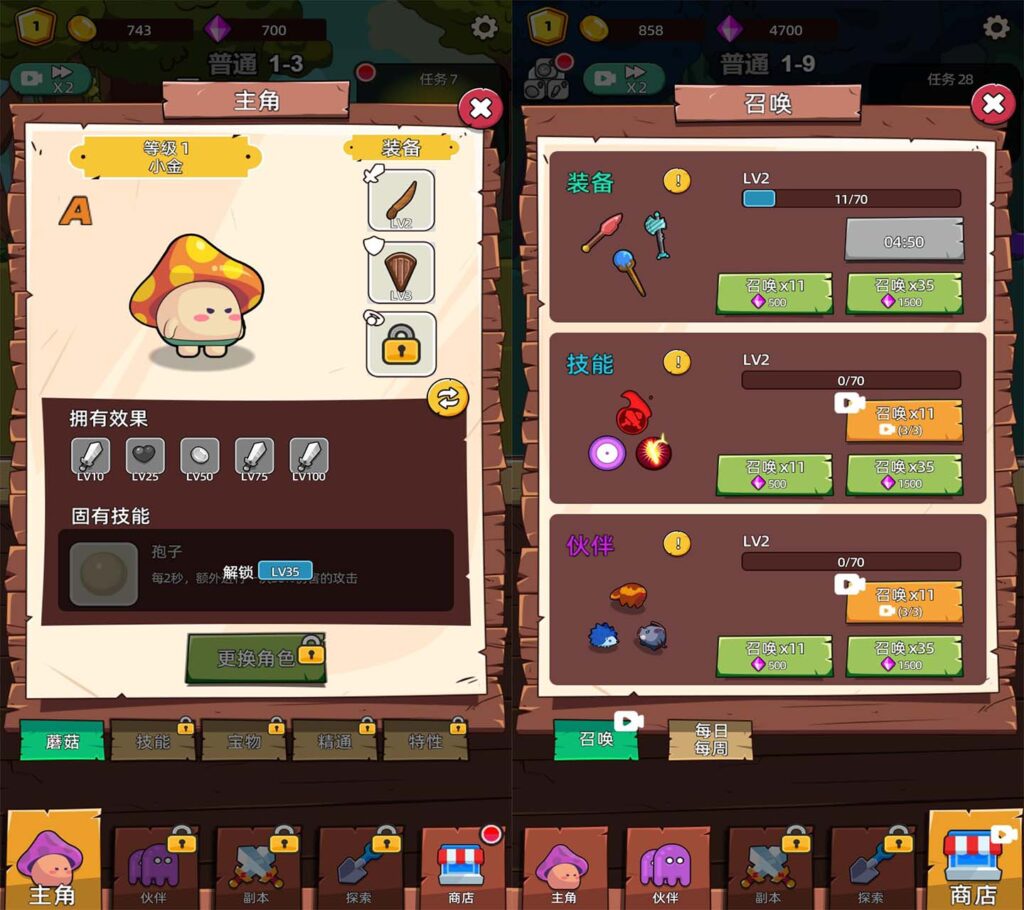Screen dimensions: 1024x910
Task: Inspect the LV10 sword effect icon
Action: 91,456
